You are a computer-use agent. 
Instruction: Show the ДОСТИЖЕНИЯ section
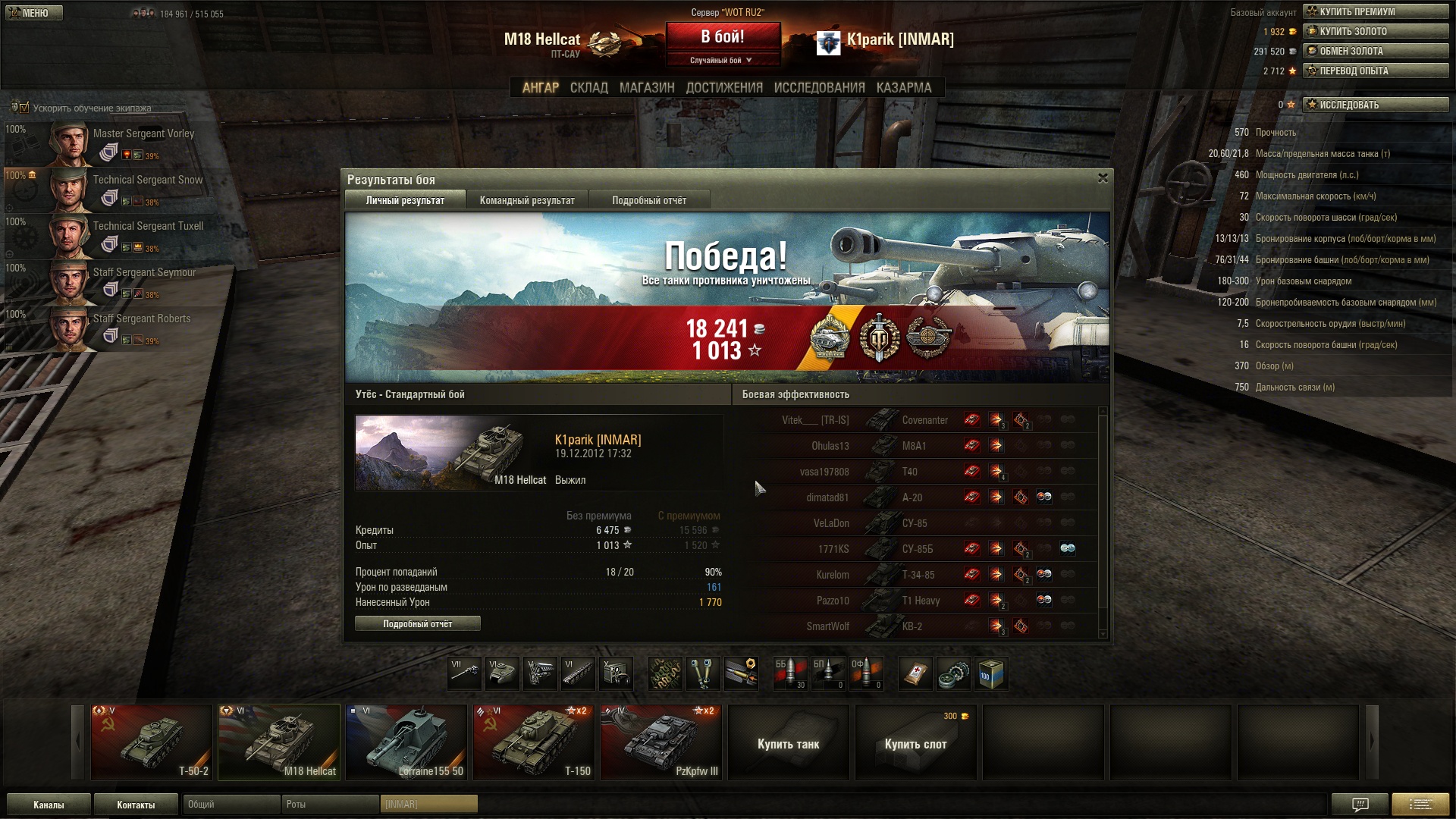coord(724,88)
